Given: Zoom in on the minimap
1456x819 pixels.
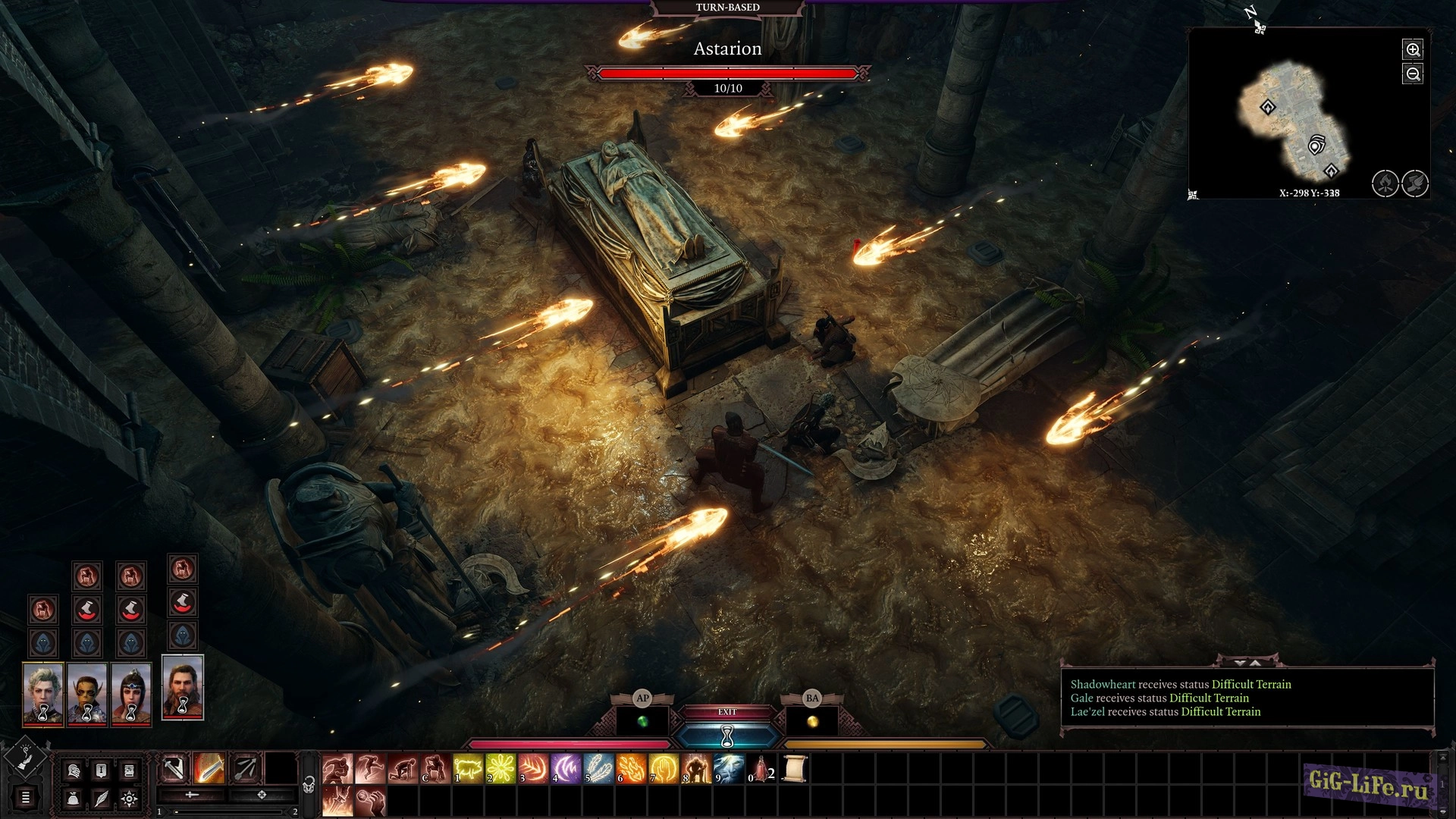Looking at the screenshot, I should (1413, 50).
